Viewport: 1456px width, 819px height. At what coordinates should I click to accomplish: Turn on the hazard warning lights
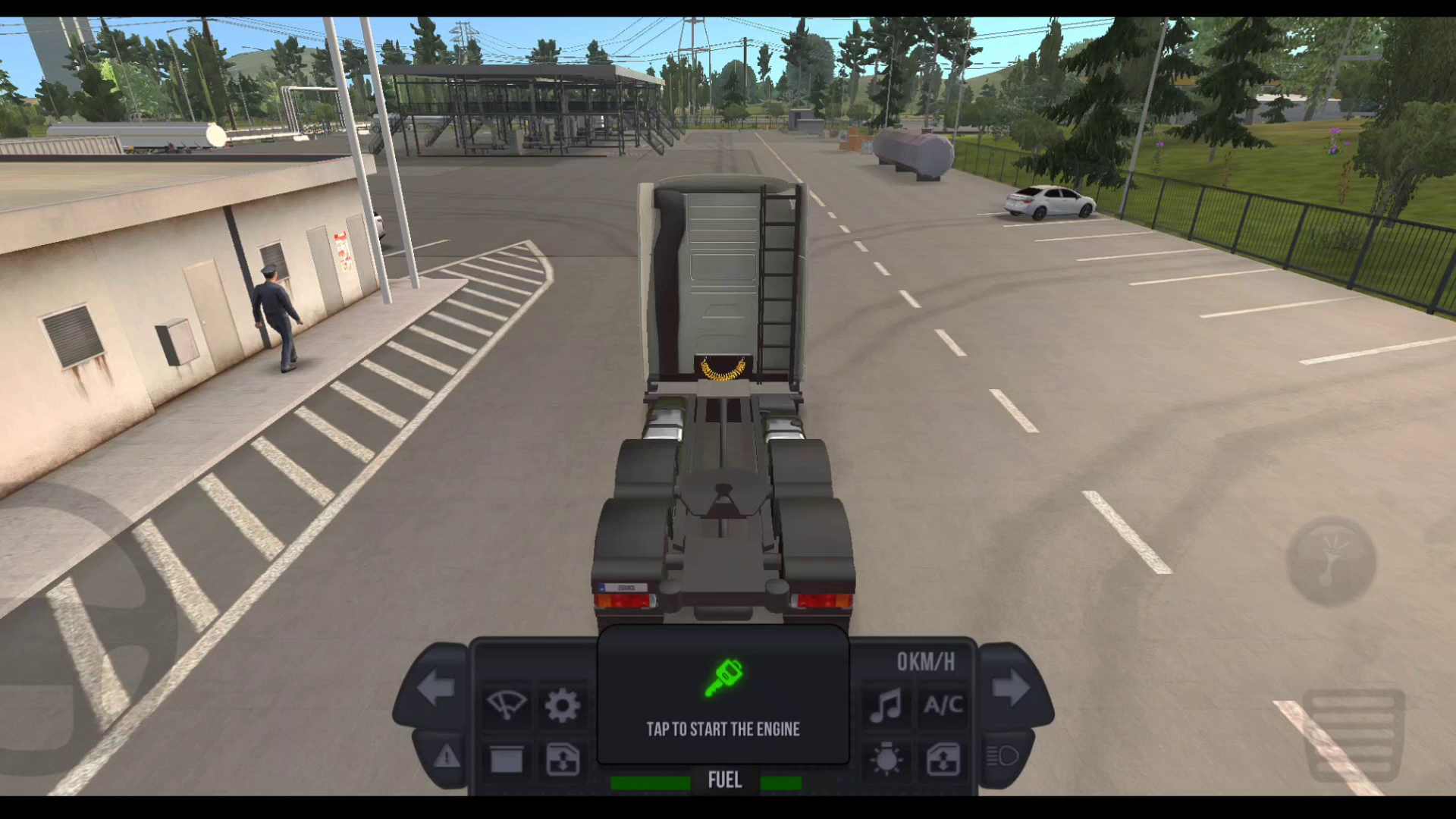click(x=447, y=756)
